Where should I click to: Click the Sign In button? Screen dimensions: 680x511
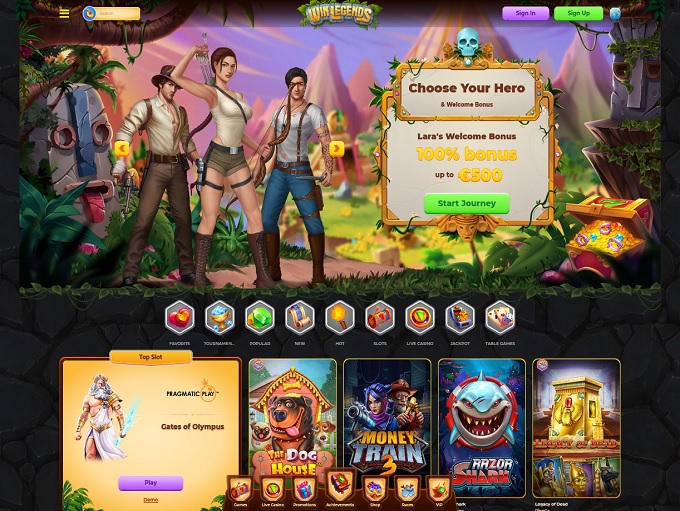pos(525,14)
